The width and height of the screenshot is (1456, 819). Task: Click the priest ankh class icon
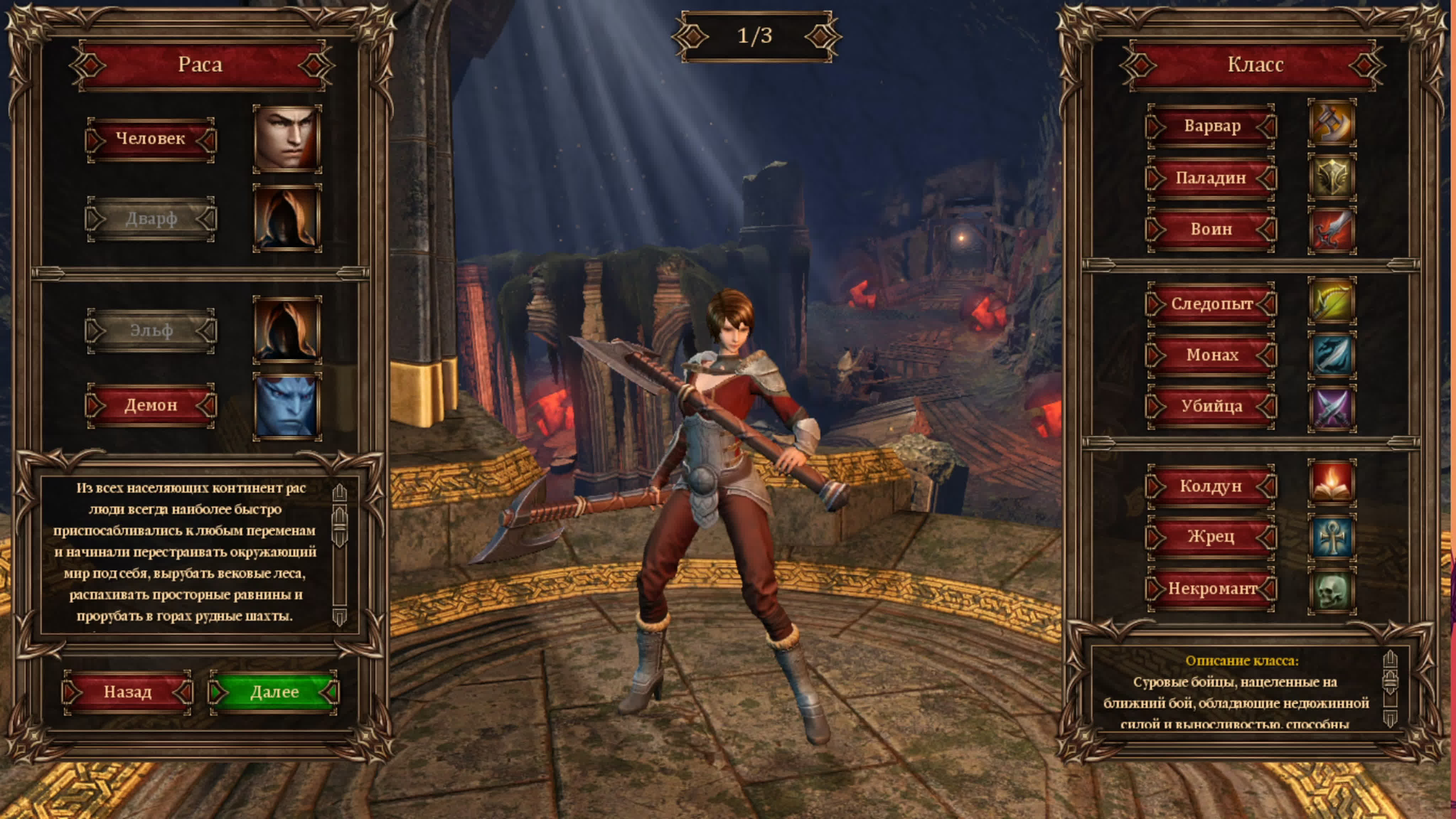(x=1332, y=537)
